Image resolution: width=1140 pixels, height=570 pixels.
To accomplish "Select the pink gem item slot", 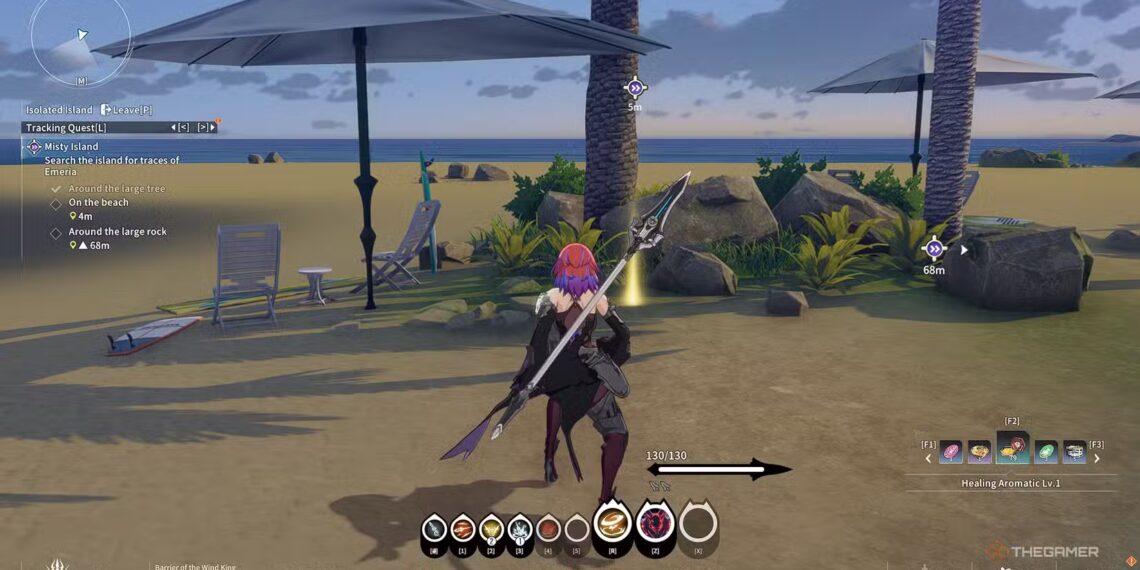I will click(x=950, y=452).
